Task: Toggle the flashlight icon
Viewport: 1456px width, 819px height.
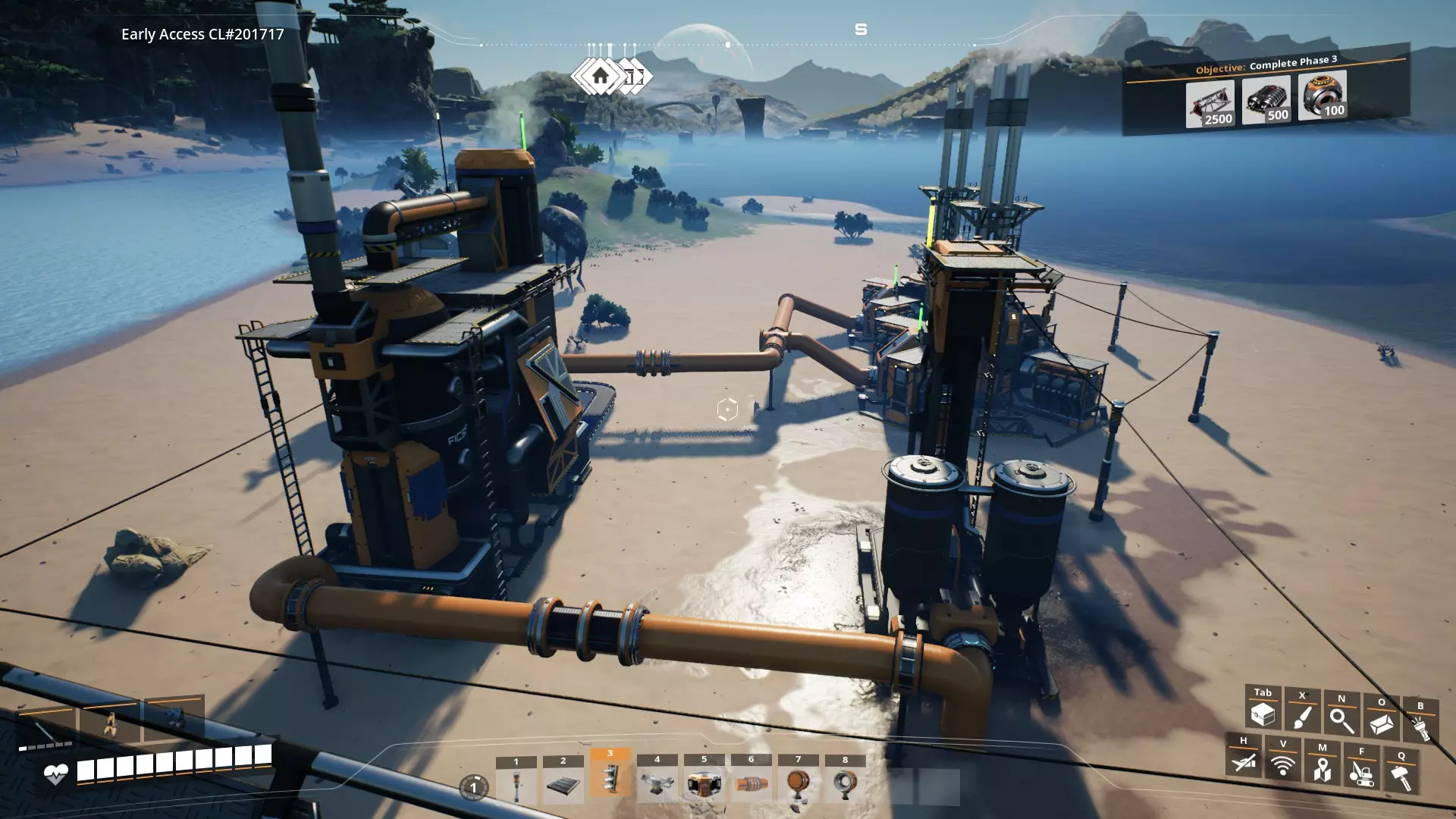Action: coord(1420,727)
